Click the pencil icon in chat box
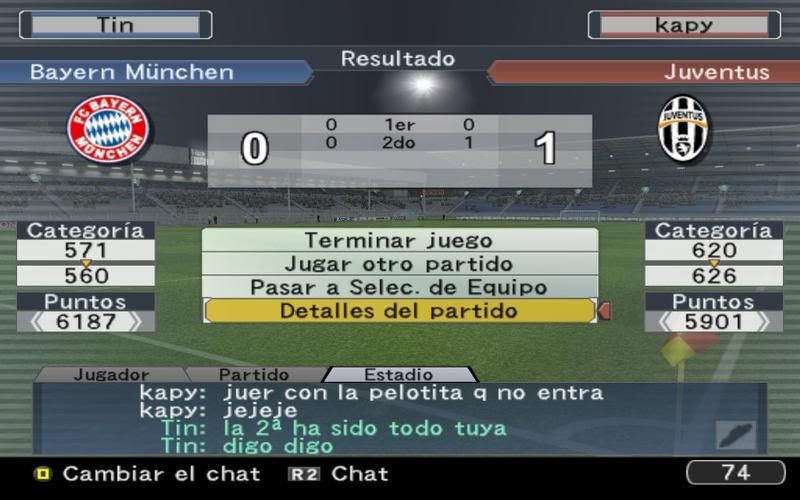The width and height of the screenshot is (800, 500). (x=734, y=434)
